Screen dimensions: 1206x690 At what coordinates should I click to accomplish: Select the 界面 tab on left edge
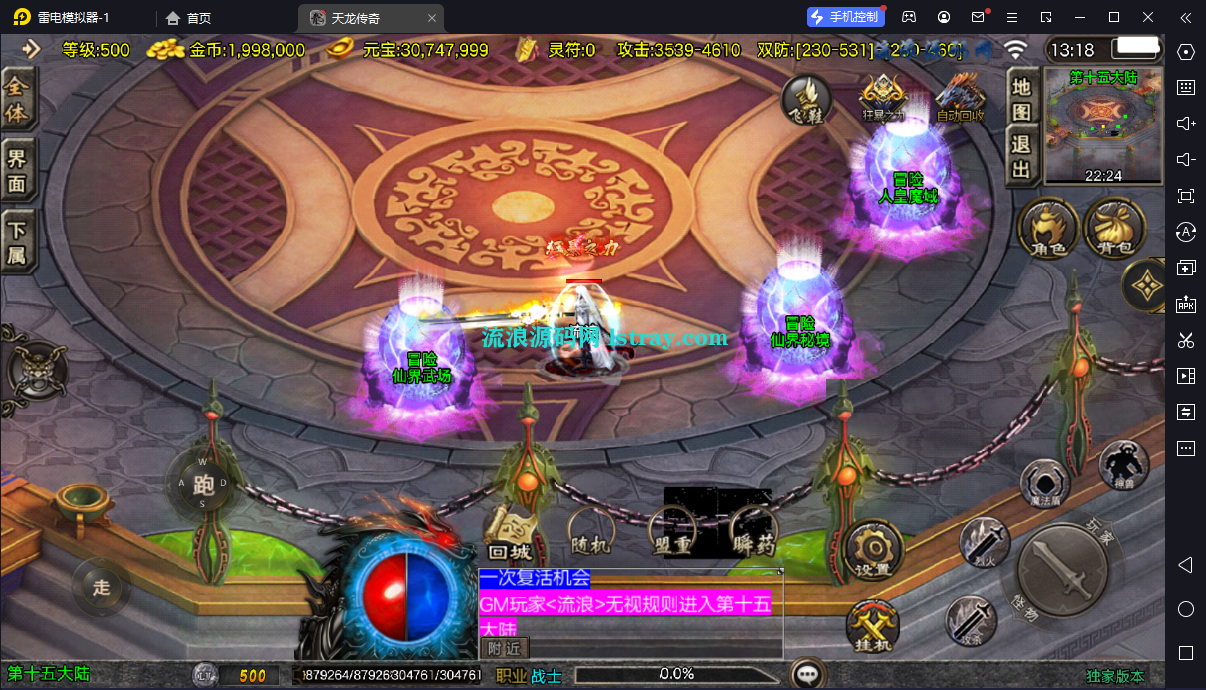[x=17, y=170]
